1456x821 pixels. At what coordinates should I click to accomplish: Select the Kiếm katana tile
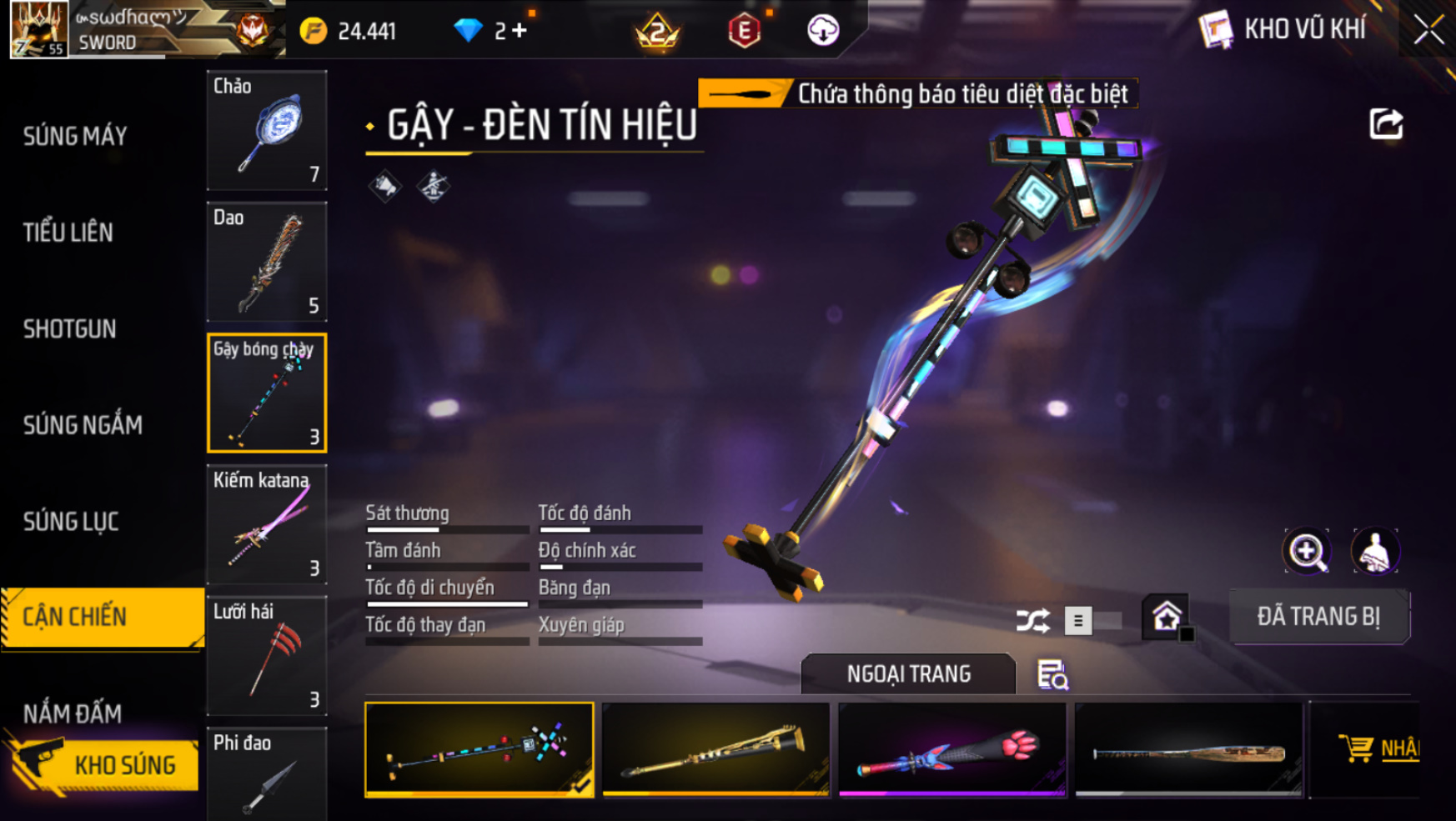click(x=267, y=524)
